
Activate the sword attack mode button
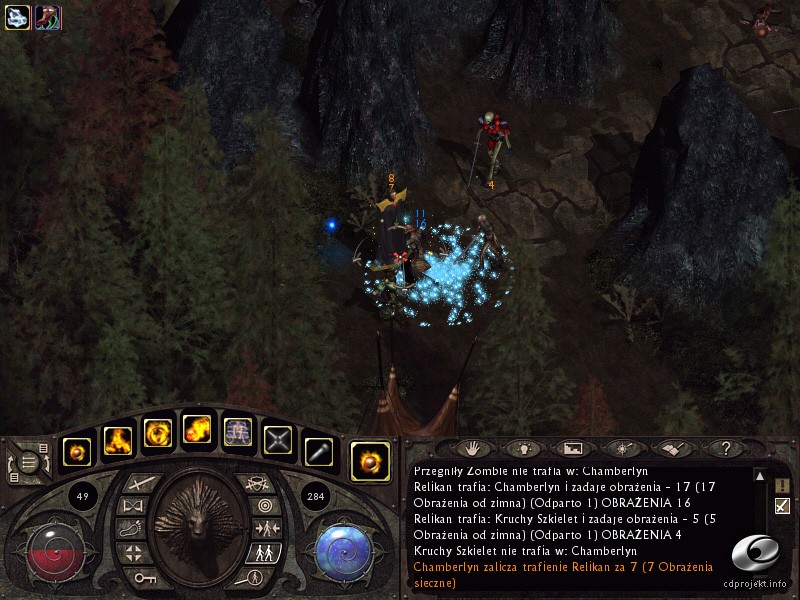[x=137, y=484]
